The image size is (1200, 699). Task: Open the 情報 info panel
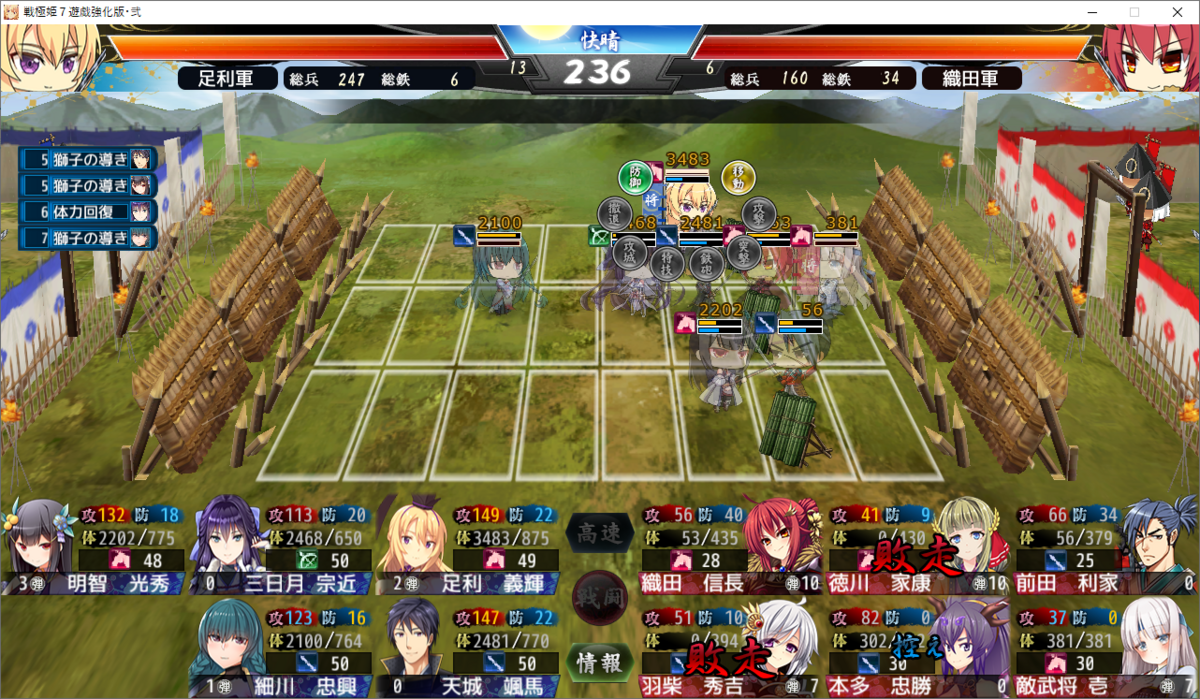[x=599, y=662]
